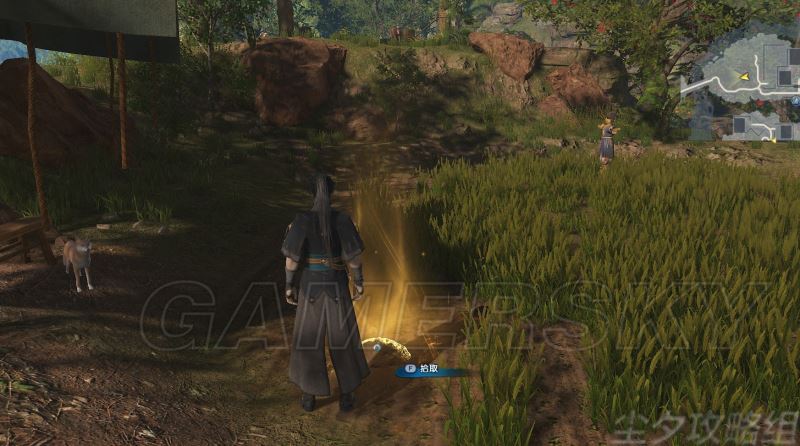Open the minimap in the corner
This screenshot has height=446, width=800.
click(x=739, y=90)
